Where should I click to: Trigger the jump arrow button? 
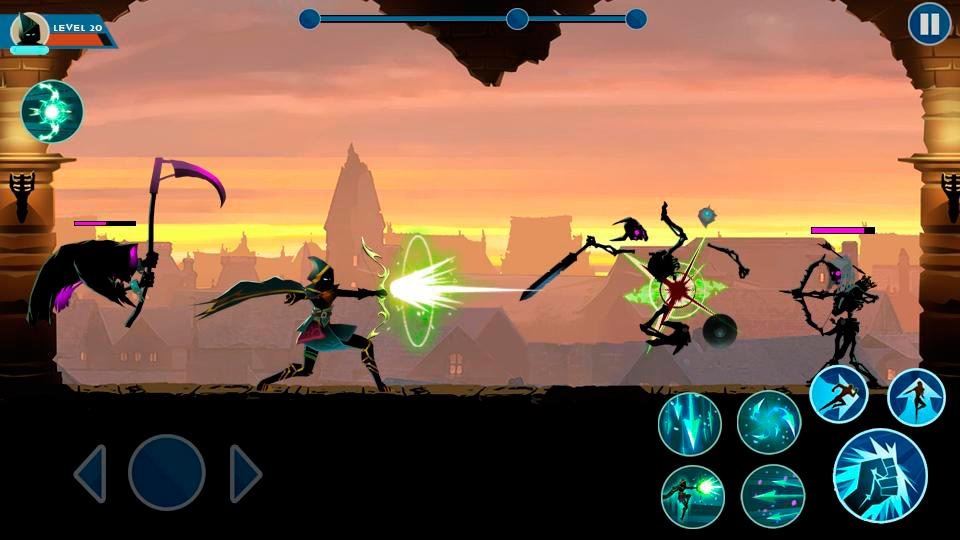(x=916, y=397)
